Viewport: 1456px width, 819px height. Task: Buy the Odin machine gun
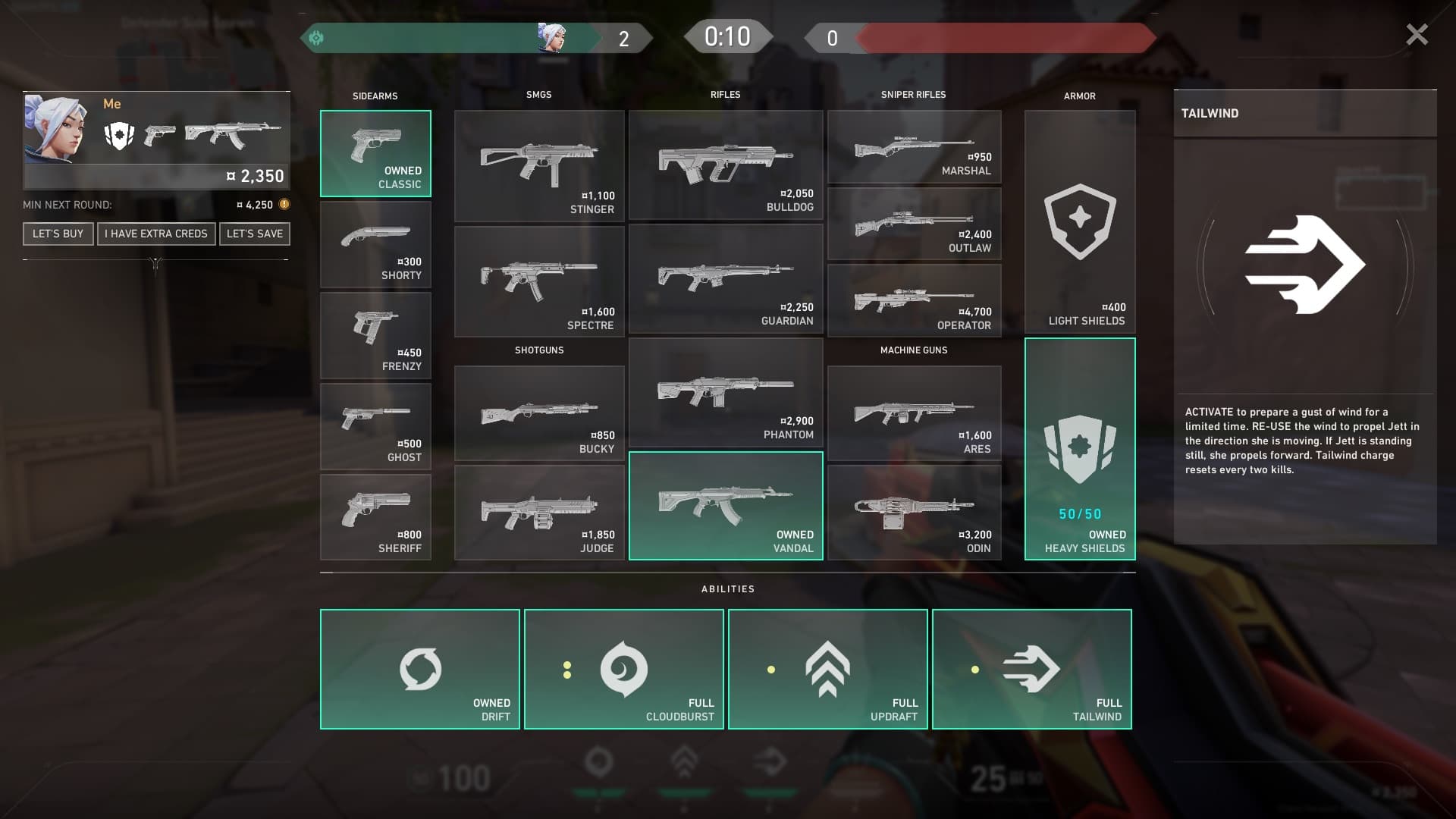(x=914, y=513)
